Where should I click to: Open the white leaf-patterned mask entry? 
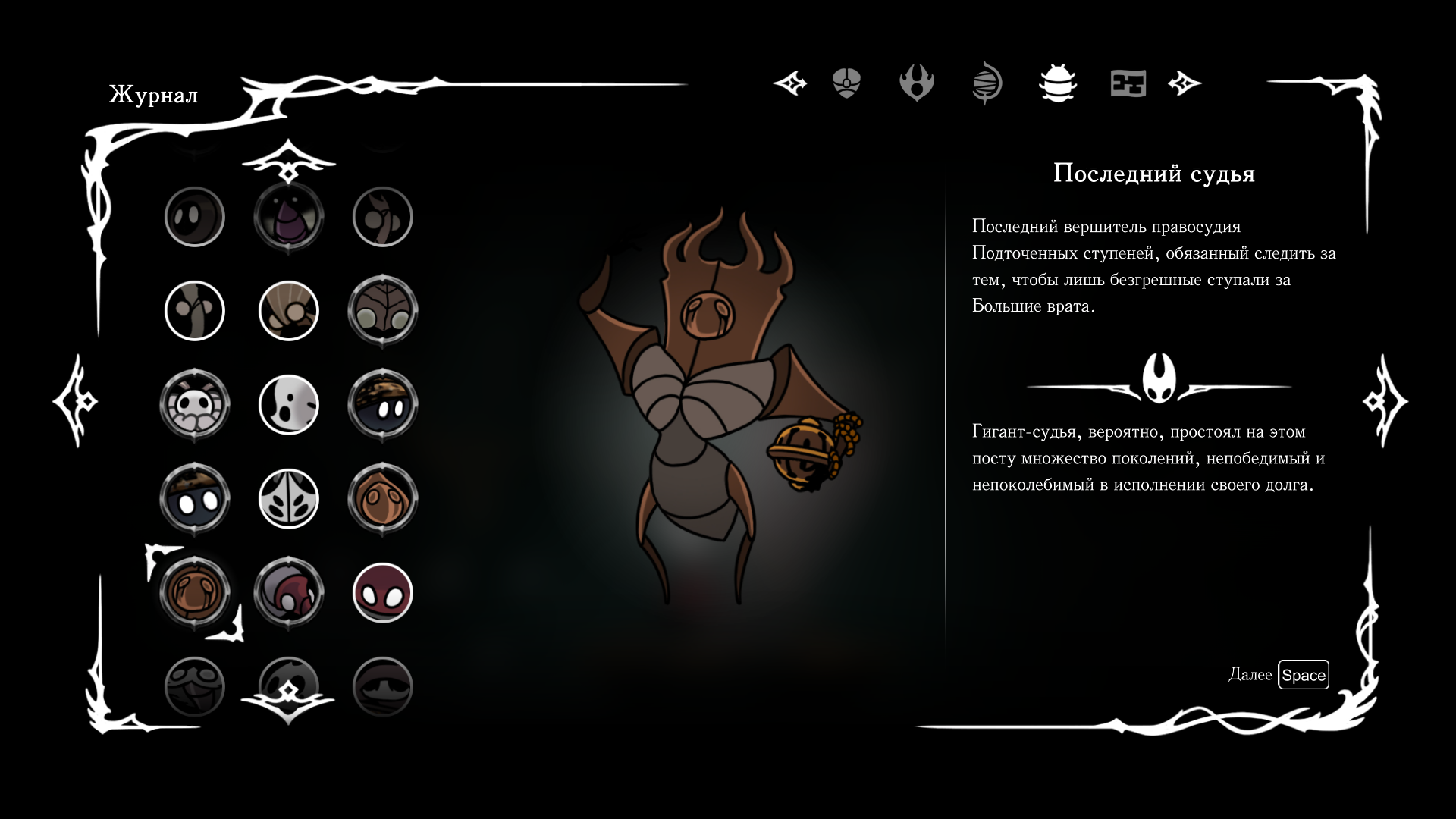point(288,499)
